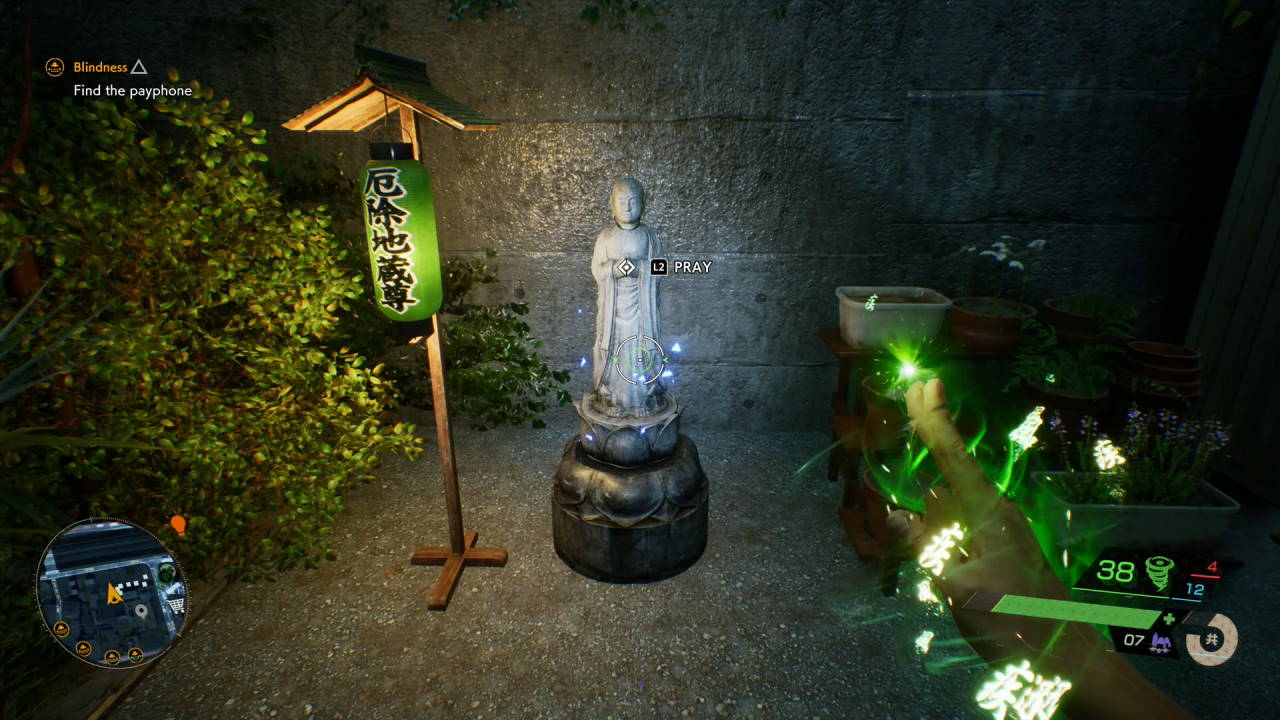The width and height of the screenshot is (1280, 720).
Task: Click the orange collectible indicator above minimap
Action: (178, 524)
